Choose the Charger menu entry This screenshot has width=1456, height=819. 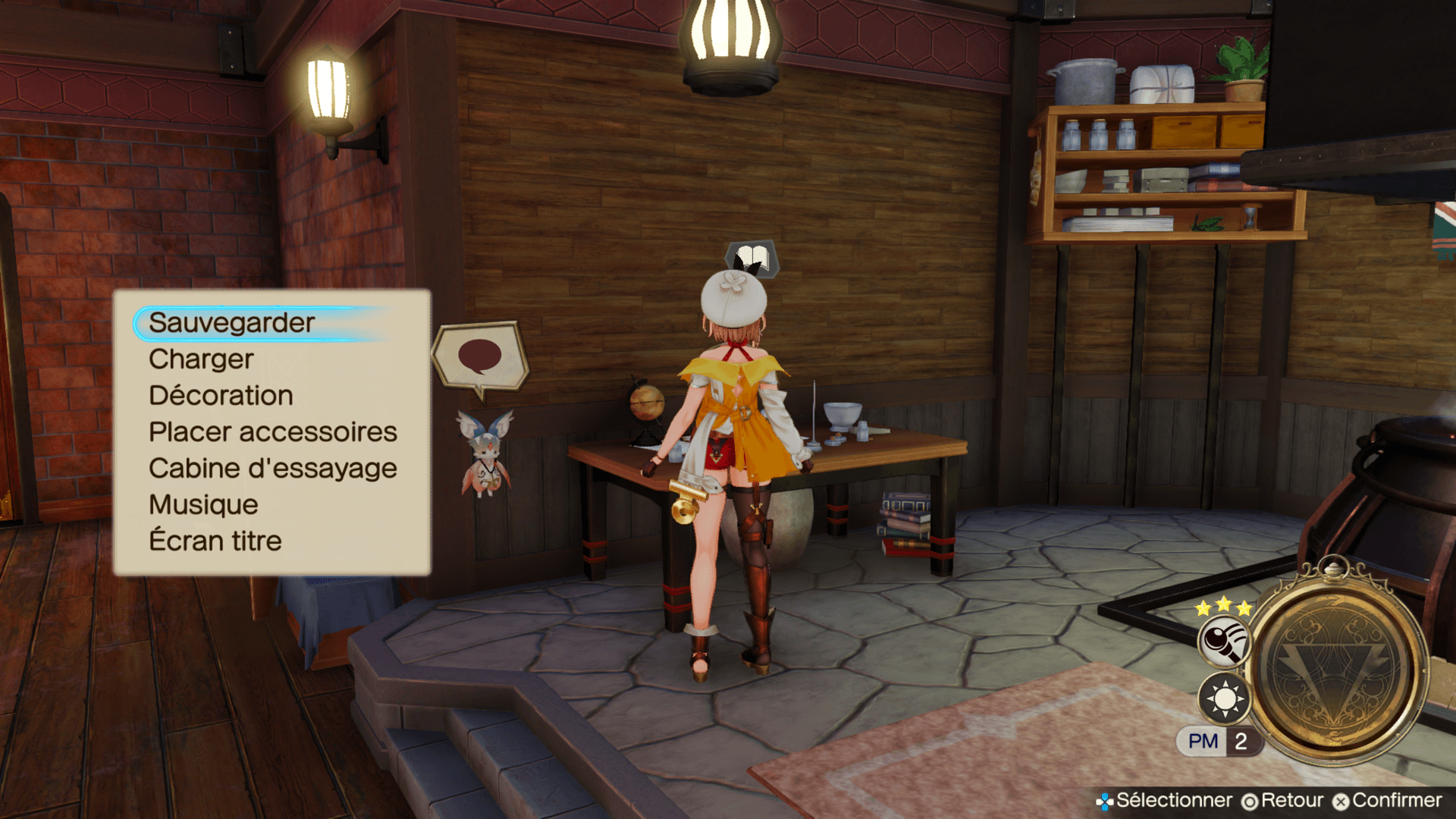point(201,359)
